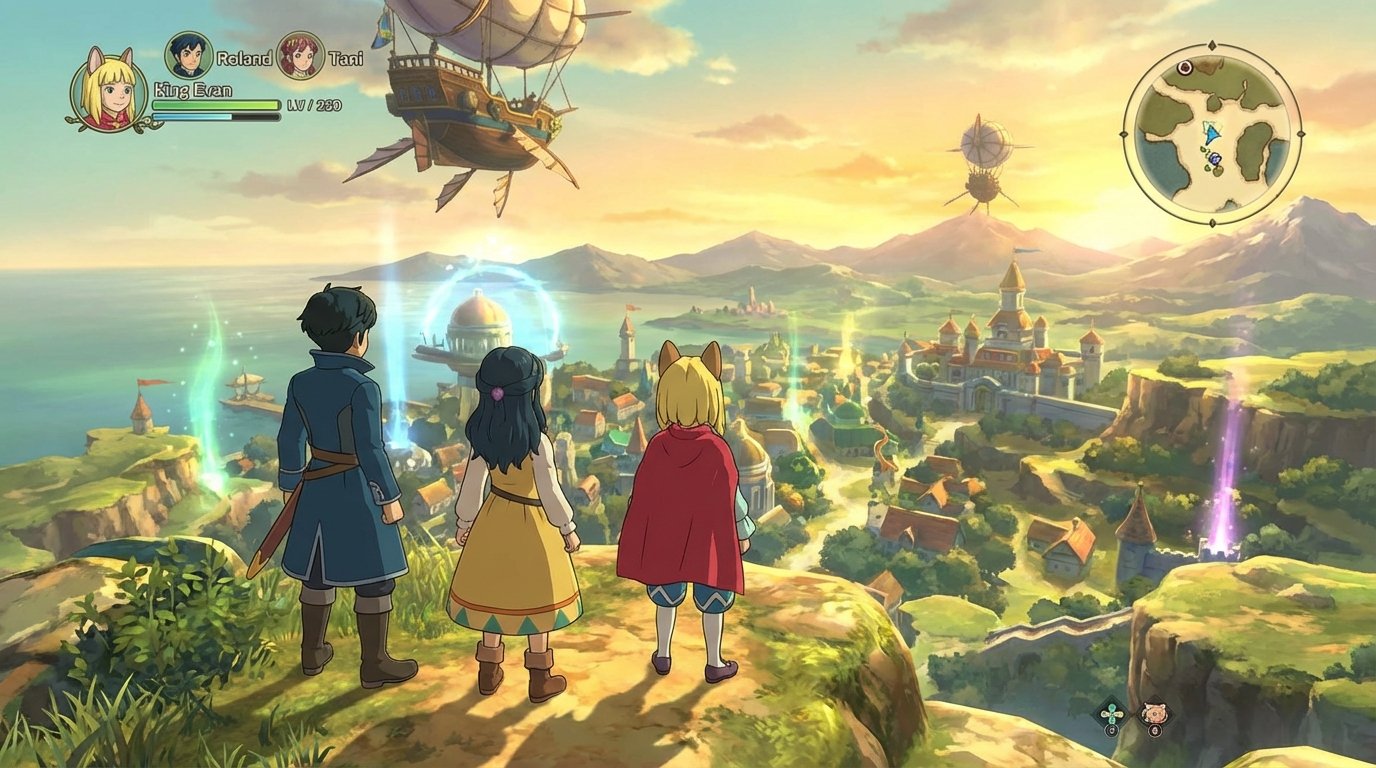Click the d-pad button prompt under the pig item

(1155, 730)
